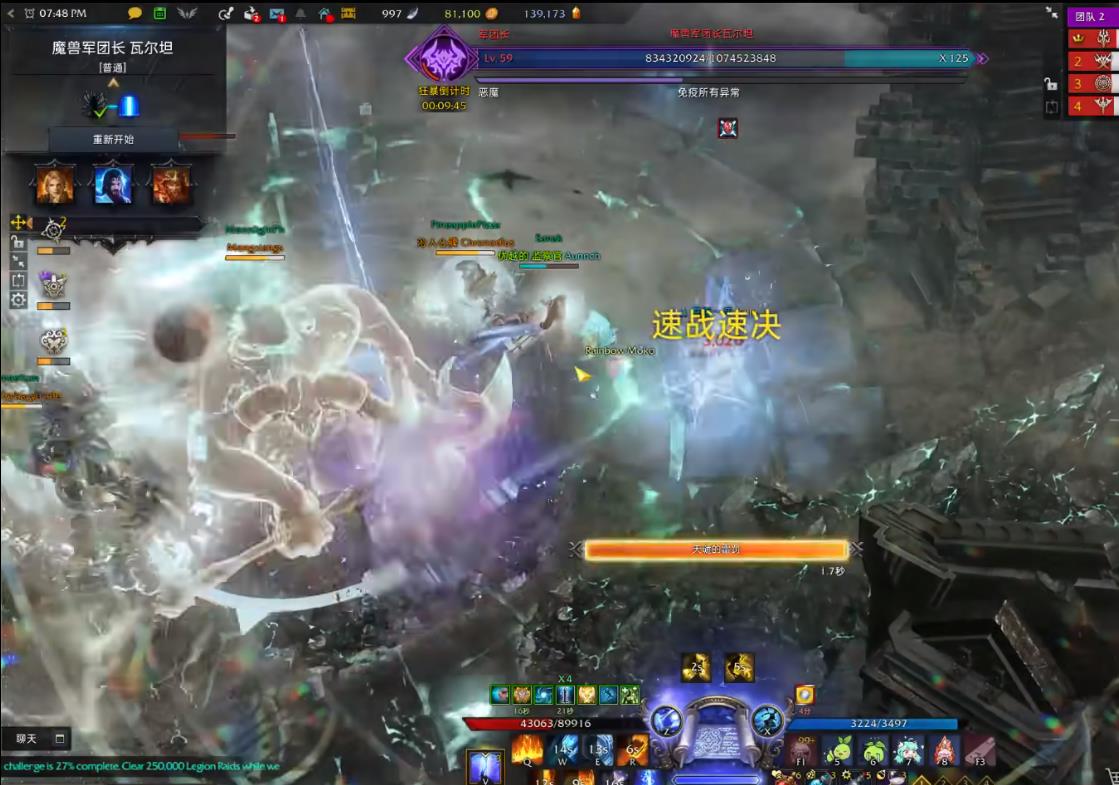The width and height of the screenshot is (1119, 785).
Task: Open the 聊天 chat box
Action: tap(36, 739)
